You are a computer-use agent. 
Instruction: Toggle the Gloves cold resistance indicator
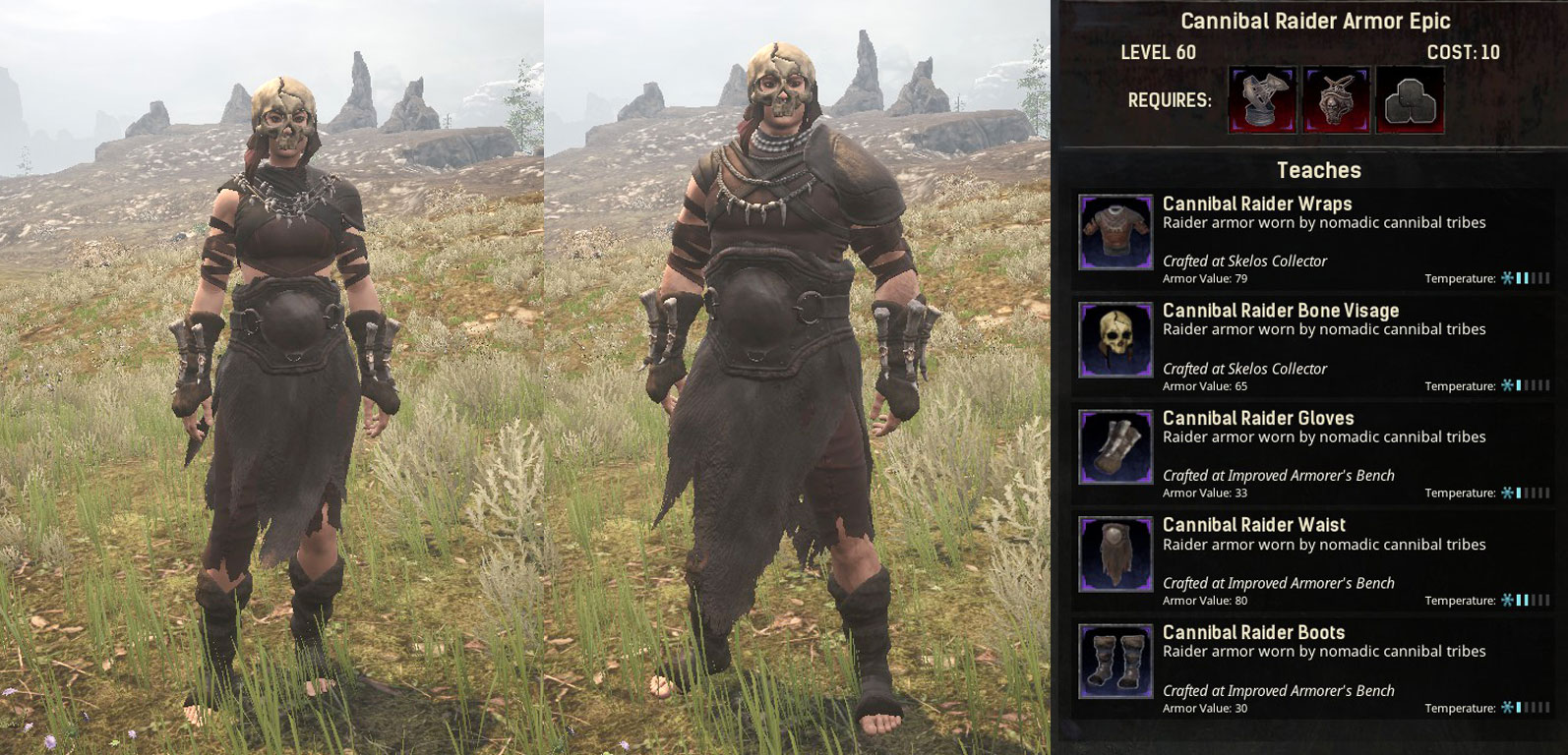click(x=1505, y=494)
